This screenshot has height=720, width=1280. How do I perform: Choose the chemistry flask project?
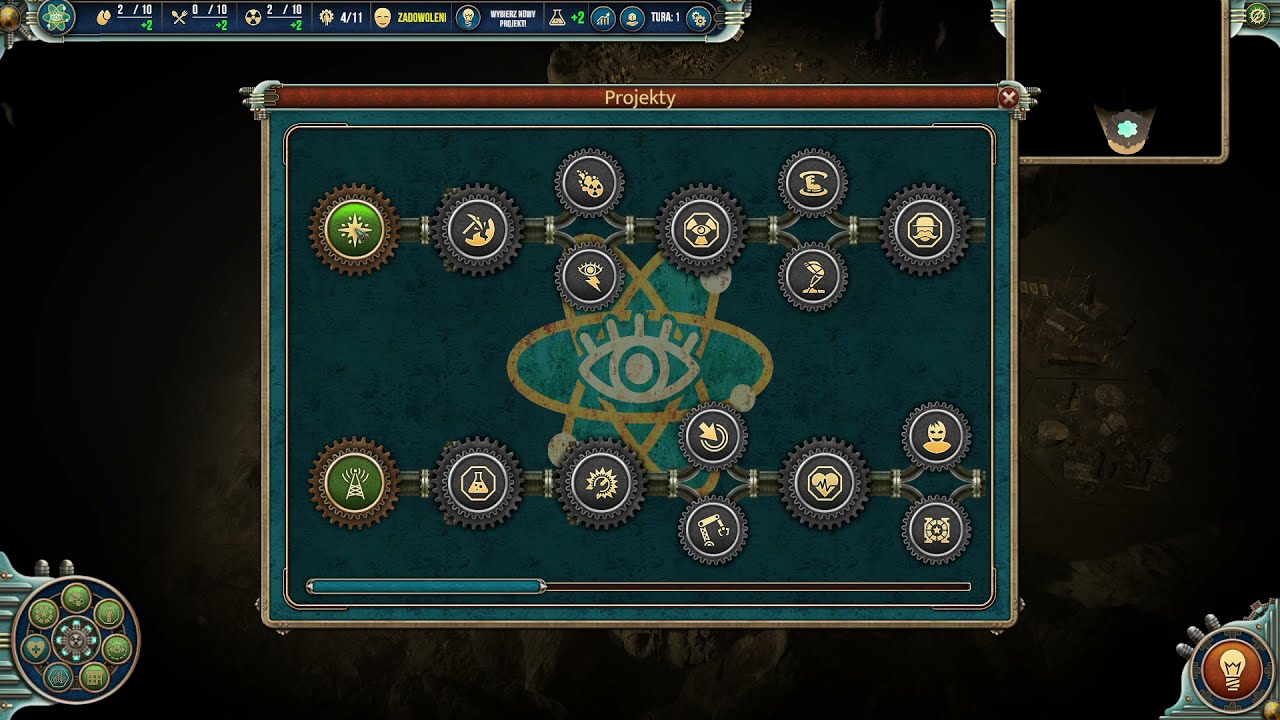[x=478, y=484]
